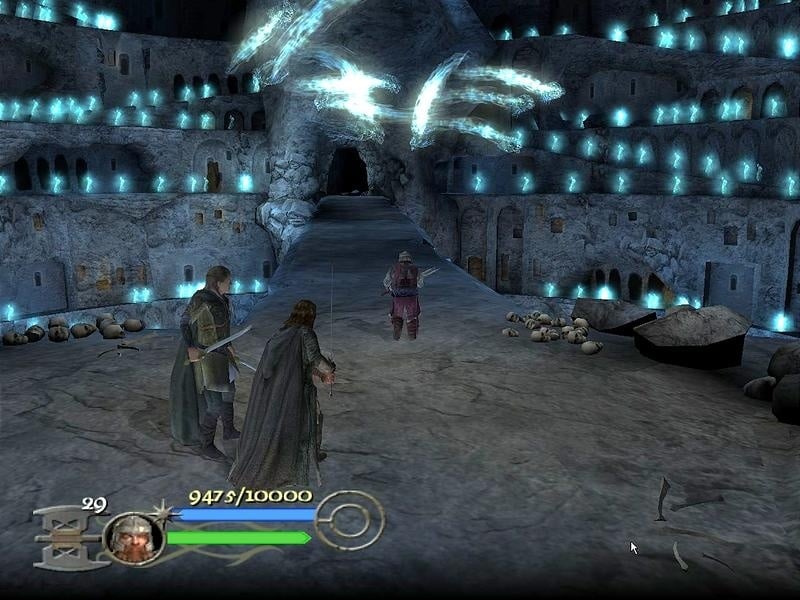Image resolution: width=800 pixels, height=600 pixels.
Task: Select the throwing axe weapon icon
Action: 67,536
